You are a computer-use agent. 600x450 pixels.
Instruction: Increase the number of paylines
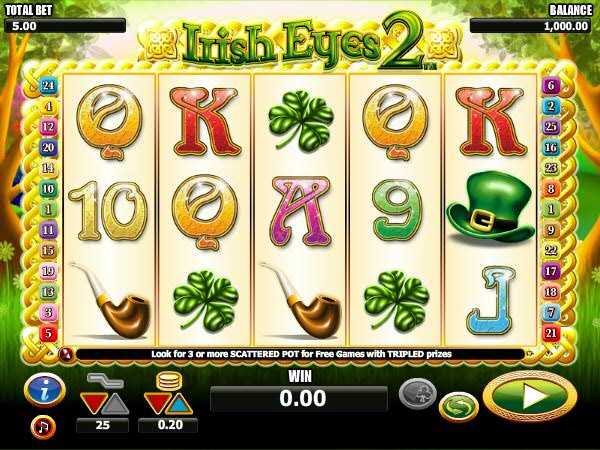click(114, 403)
